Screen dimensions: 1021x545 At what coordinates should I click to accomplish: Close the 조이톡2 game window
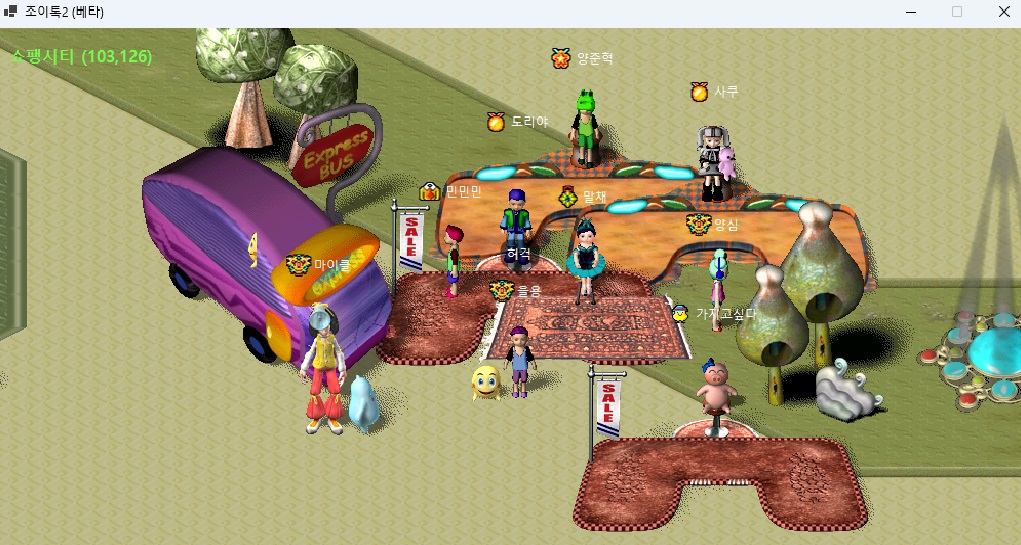[x=1003, y=12]
